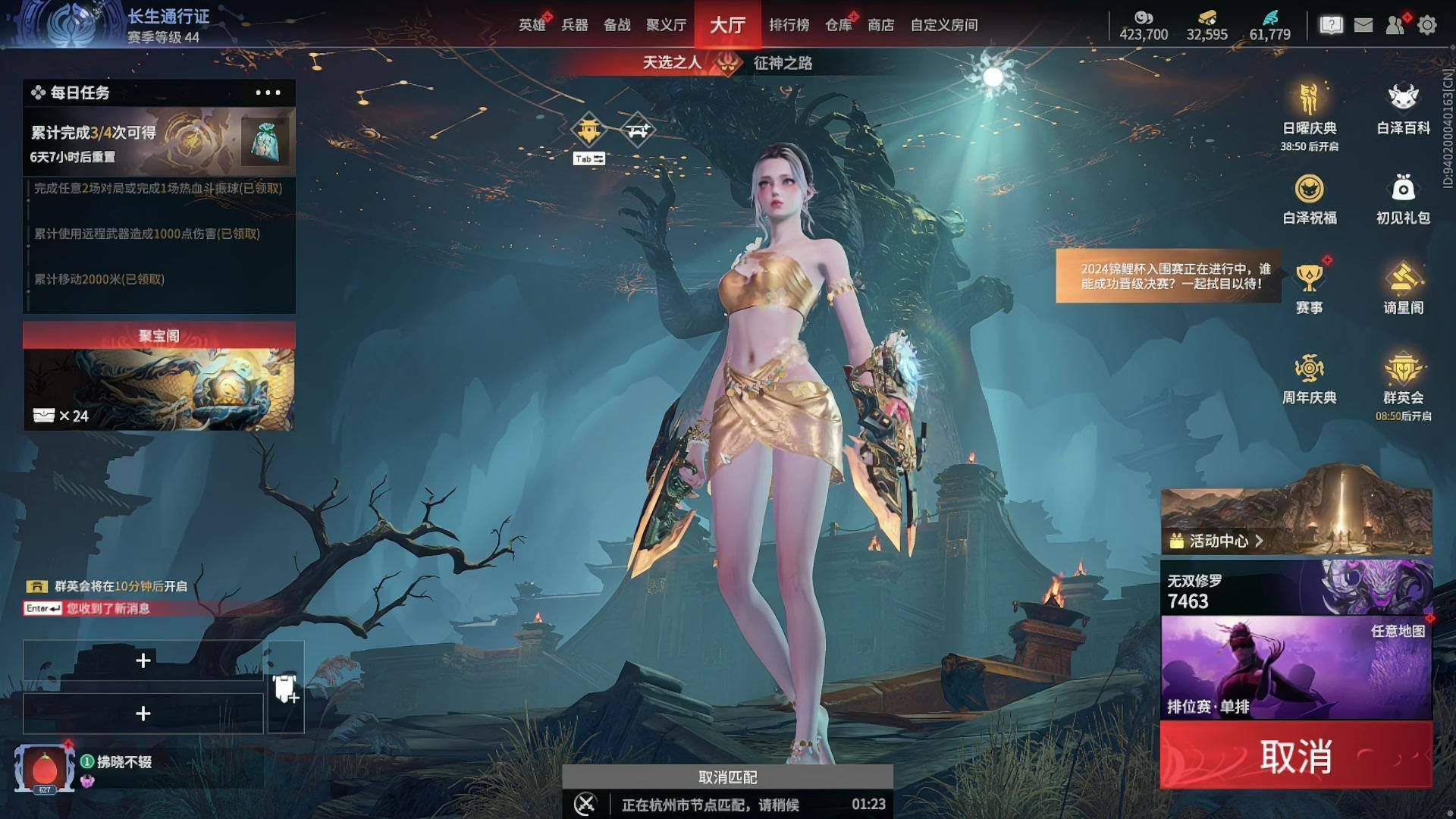This screenshot has height=819, width=1456.
Task: Open the 英雄 heroes menu
Action: (x=532, y=25)
